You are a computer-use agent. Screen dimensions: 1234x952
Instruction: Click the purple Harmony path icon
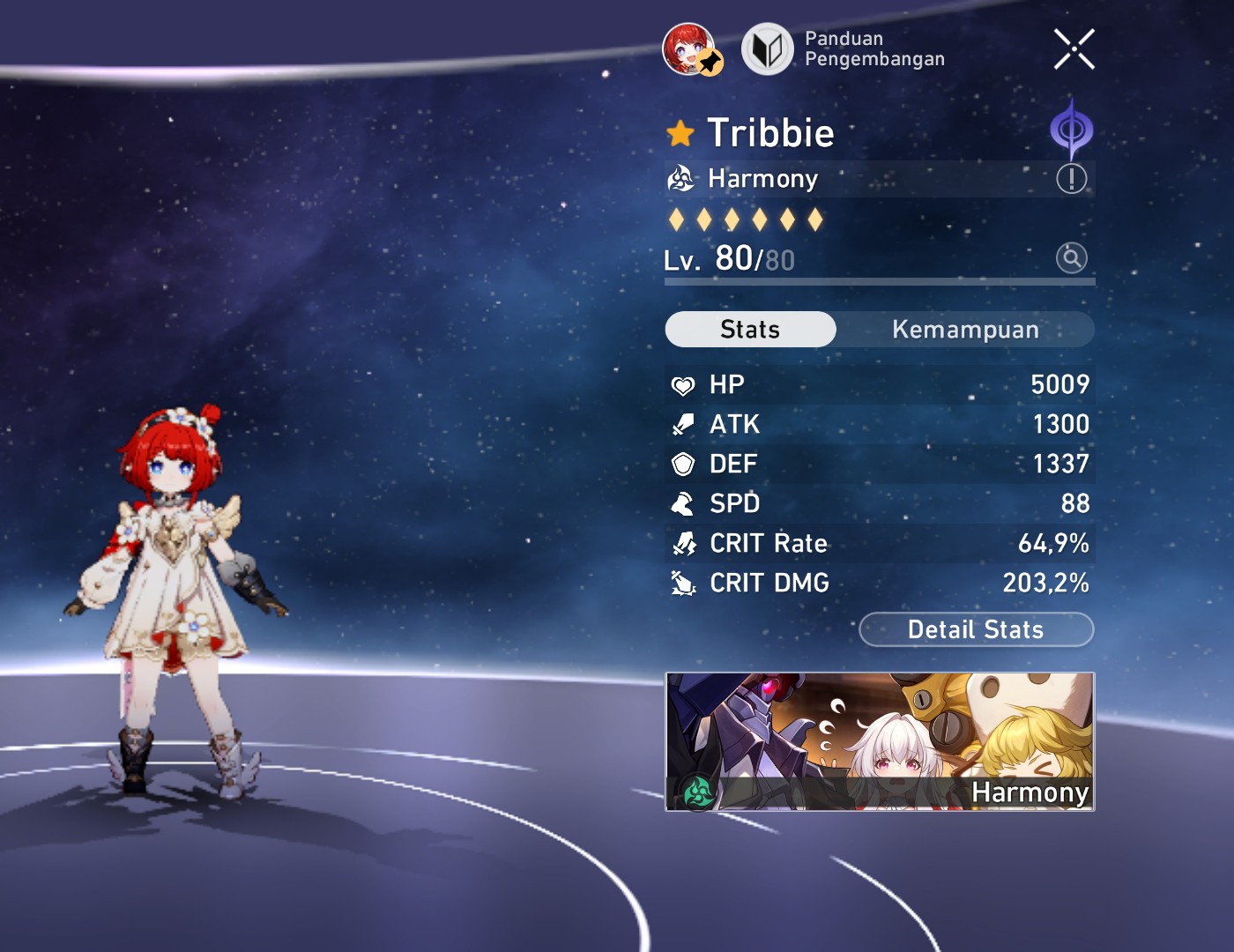click(x=1074, y=129)
